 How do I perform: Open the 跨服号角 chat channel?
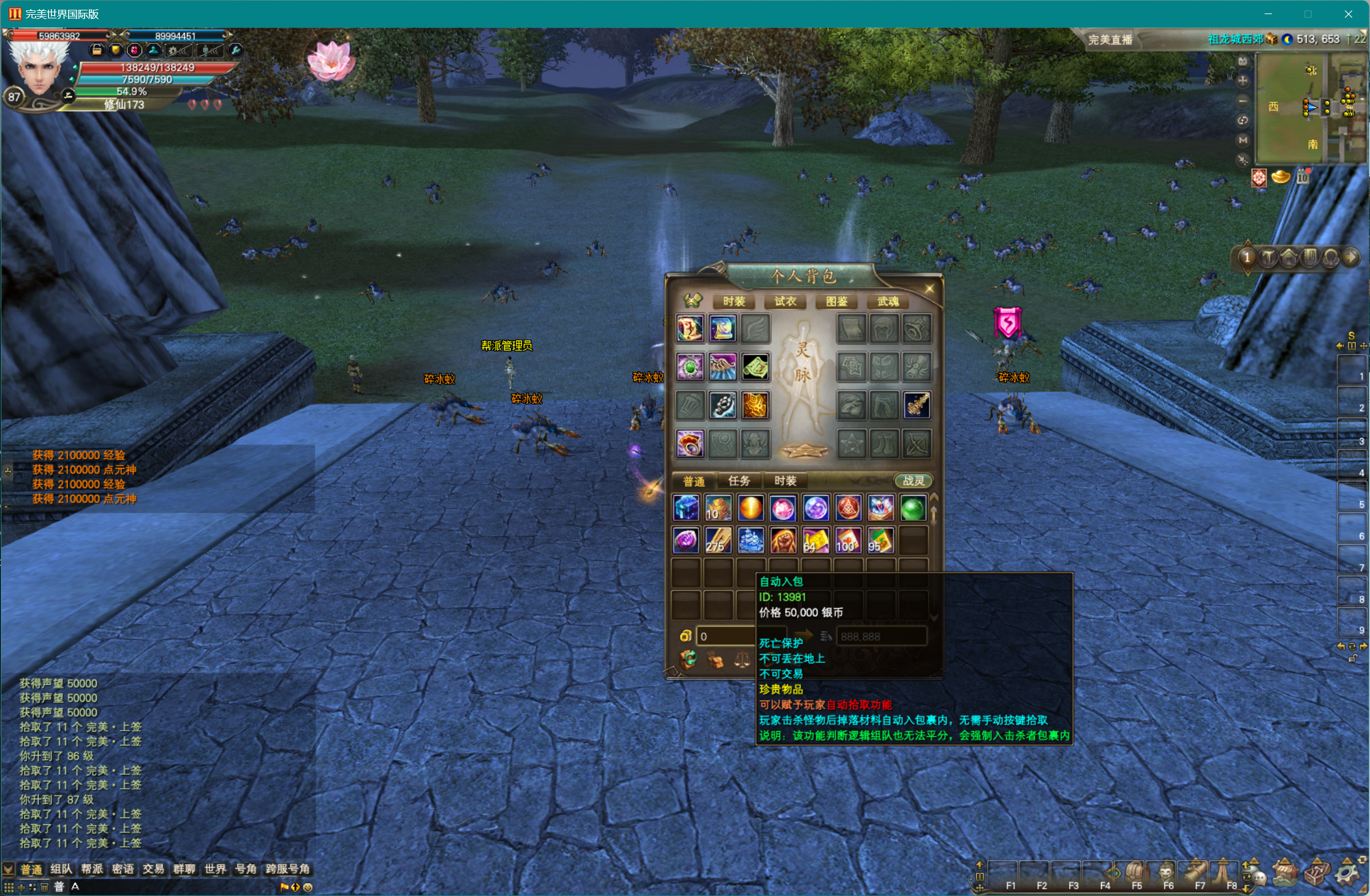[x=287, y=869]
